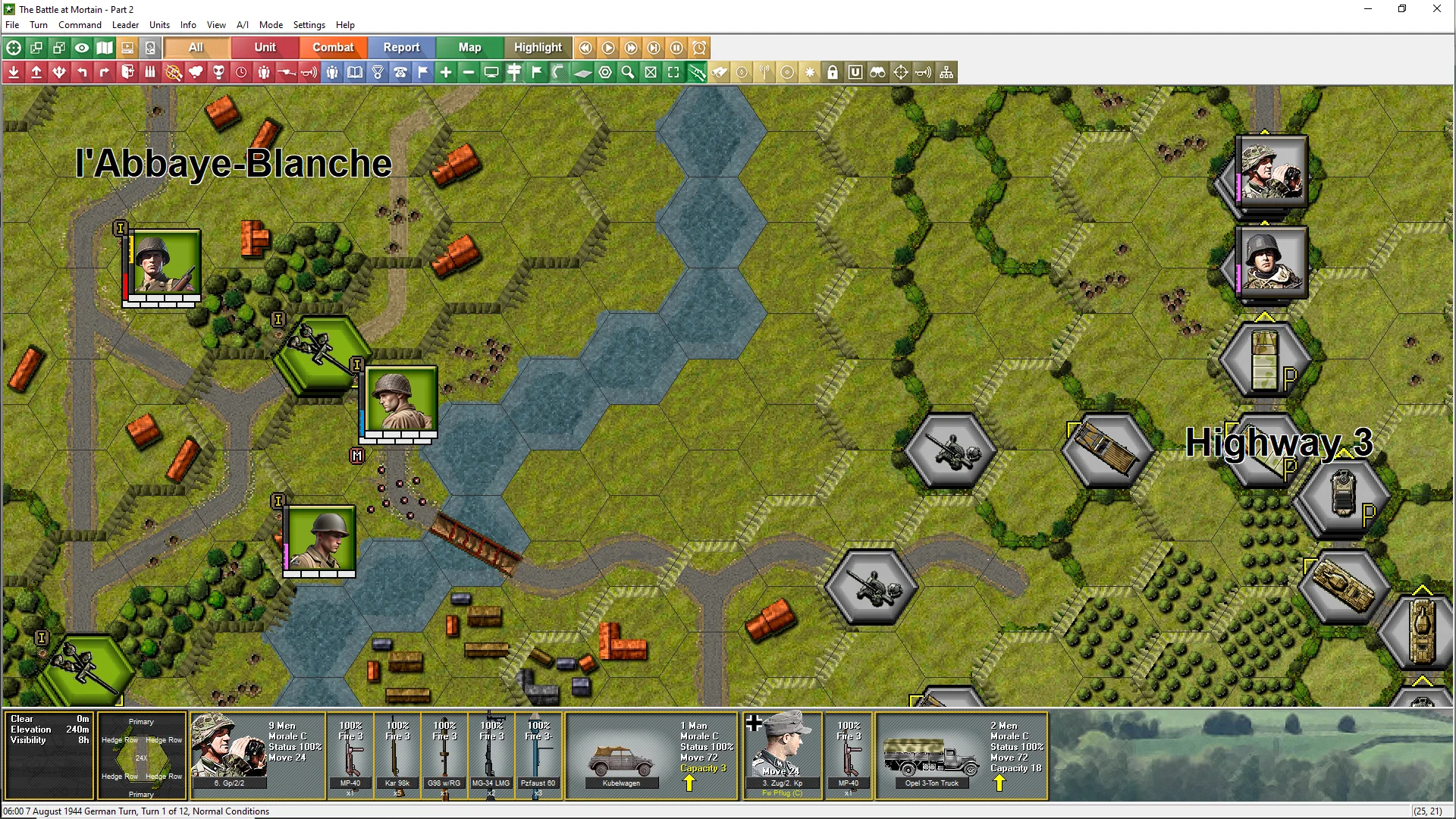Select the Report toolbar tab
Screen dimensions: 1456x819
click(x=401, y=47)
